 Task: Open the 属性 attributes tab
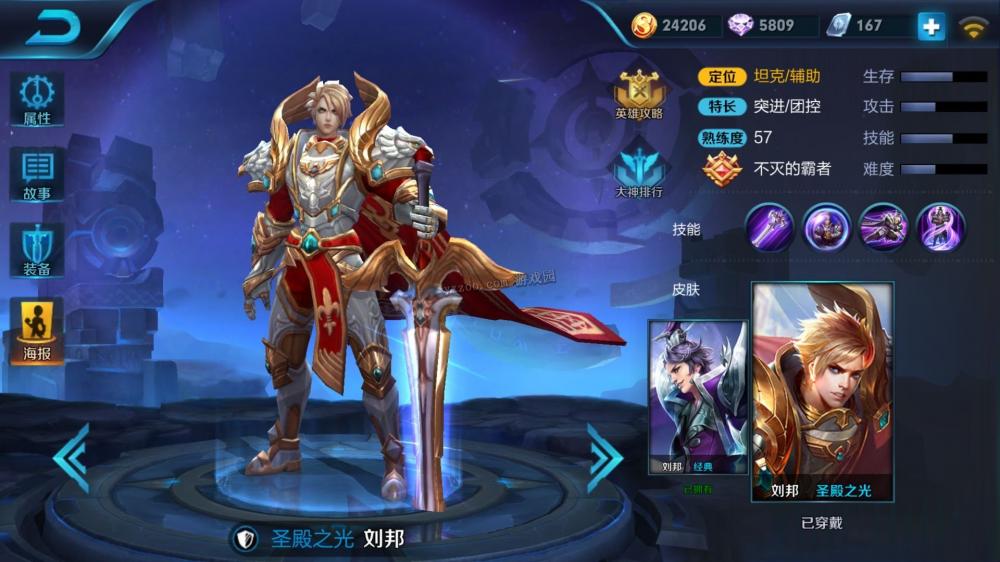click(x=37, y=99)
